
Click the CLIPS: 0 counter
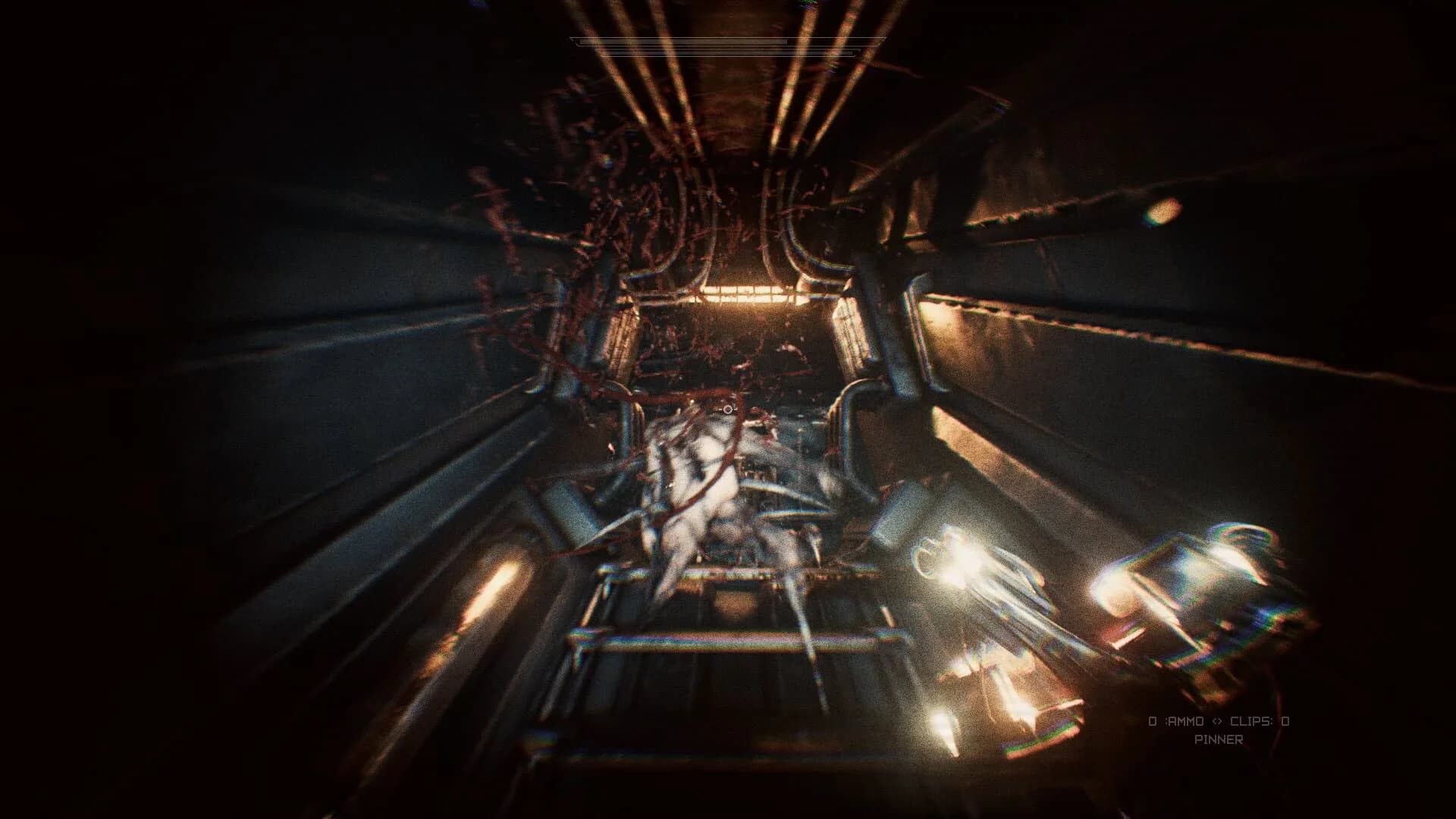coord(1268,721)
